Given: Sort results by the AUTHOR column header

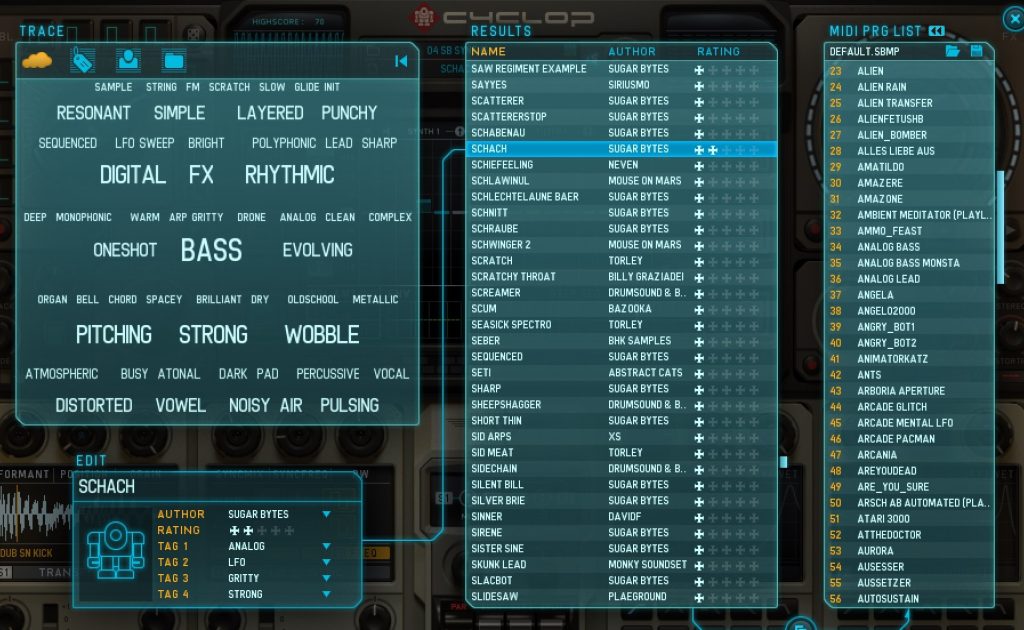Looking at the screenshot, I should 632,51.
